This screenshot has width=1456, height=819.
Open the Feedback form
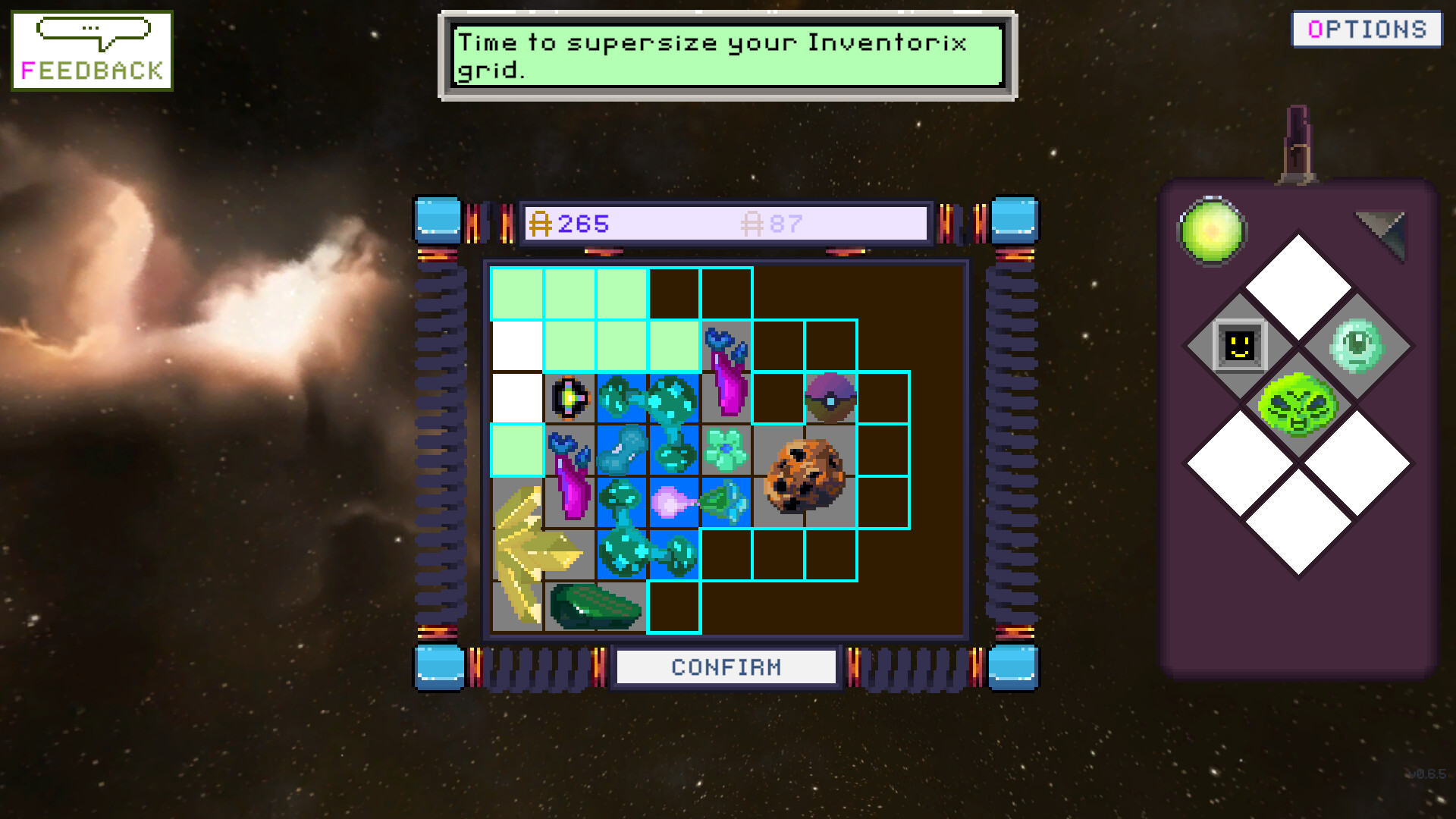coord(92,51)
